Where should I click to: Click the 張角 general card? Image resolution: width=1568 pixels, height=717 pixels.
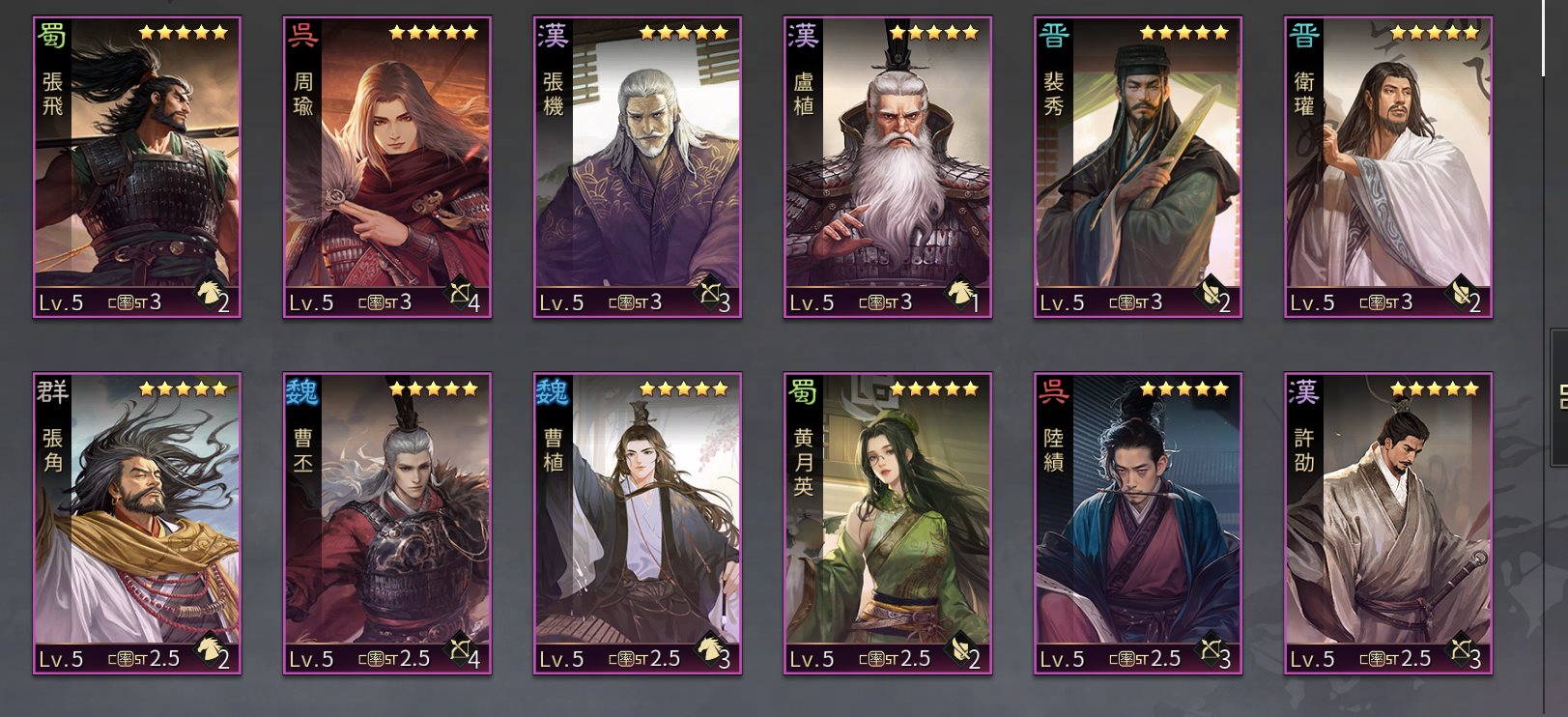click(x=137, y=523)
